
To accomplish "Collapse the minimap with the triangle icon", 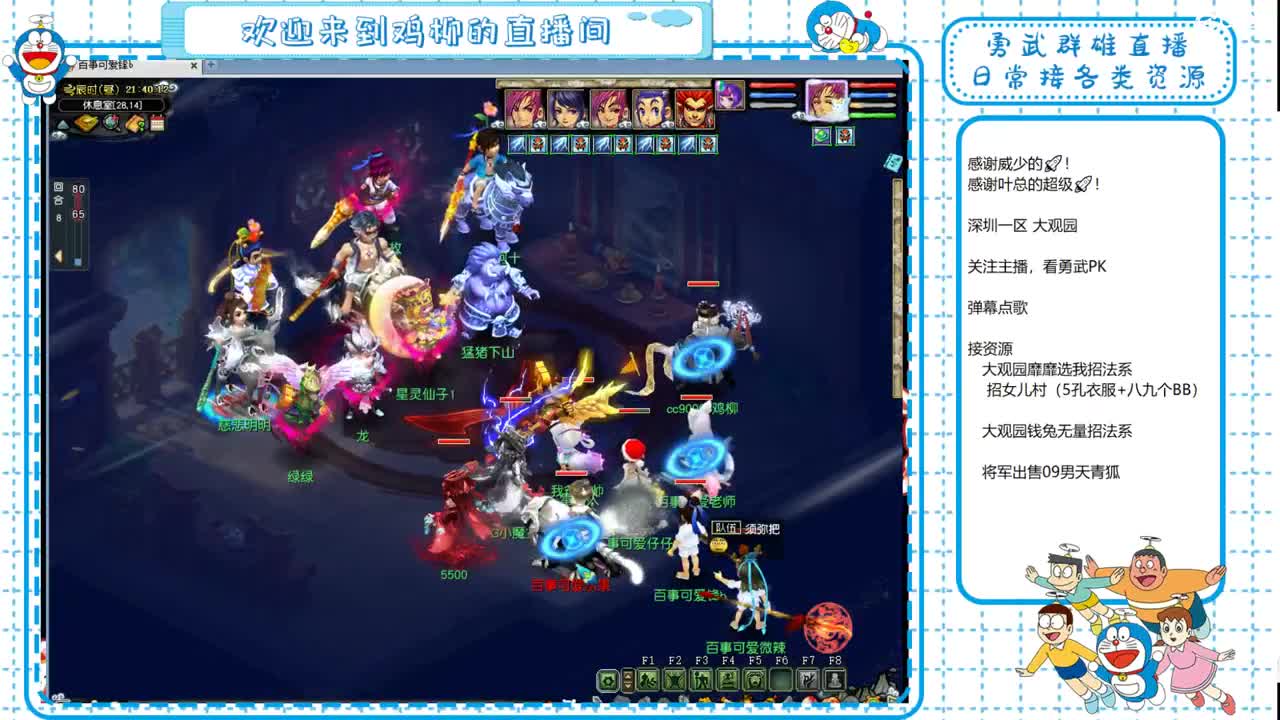I will 65,125.
